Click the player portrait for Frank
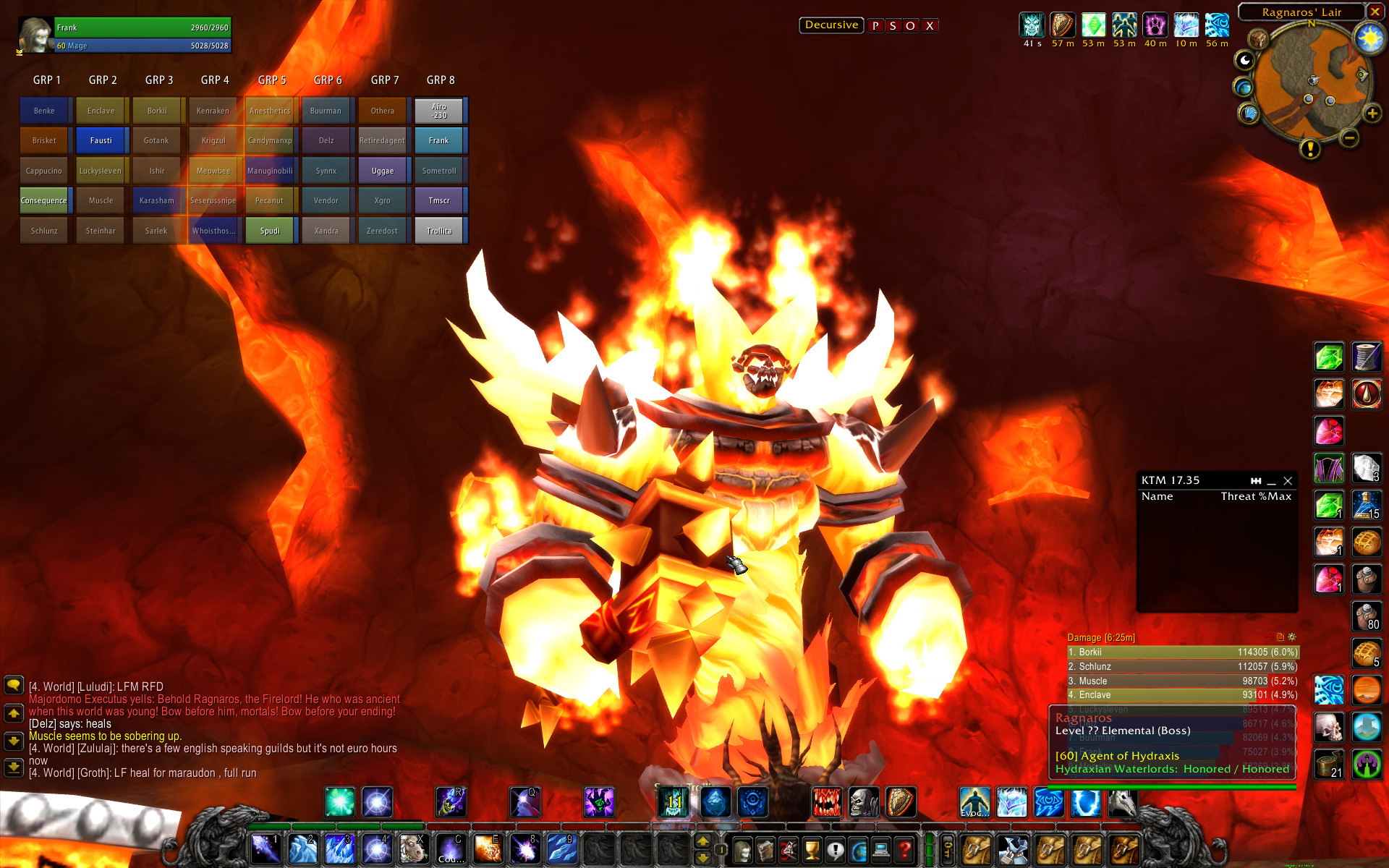The height and width of the screenshot is (868, 1389). (35, 35)
